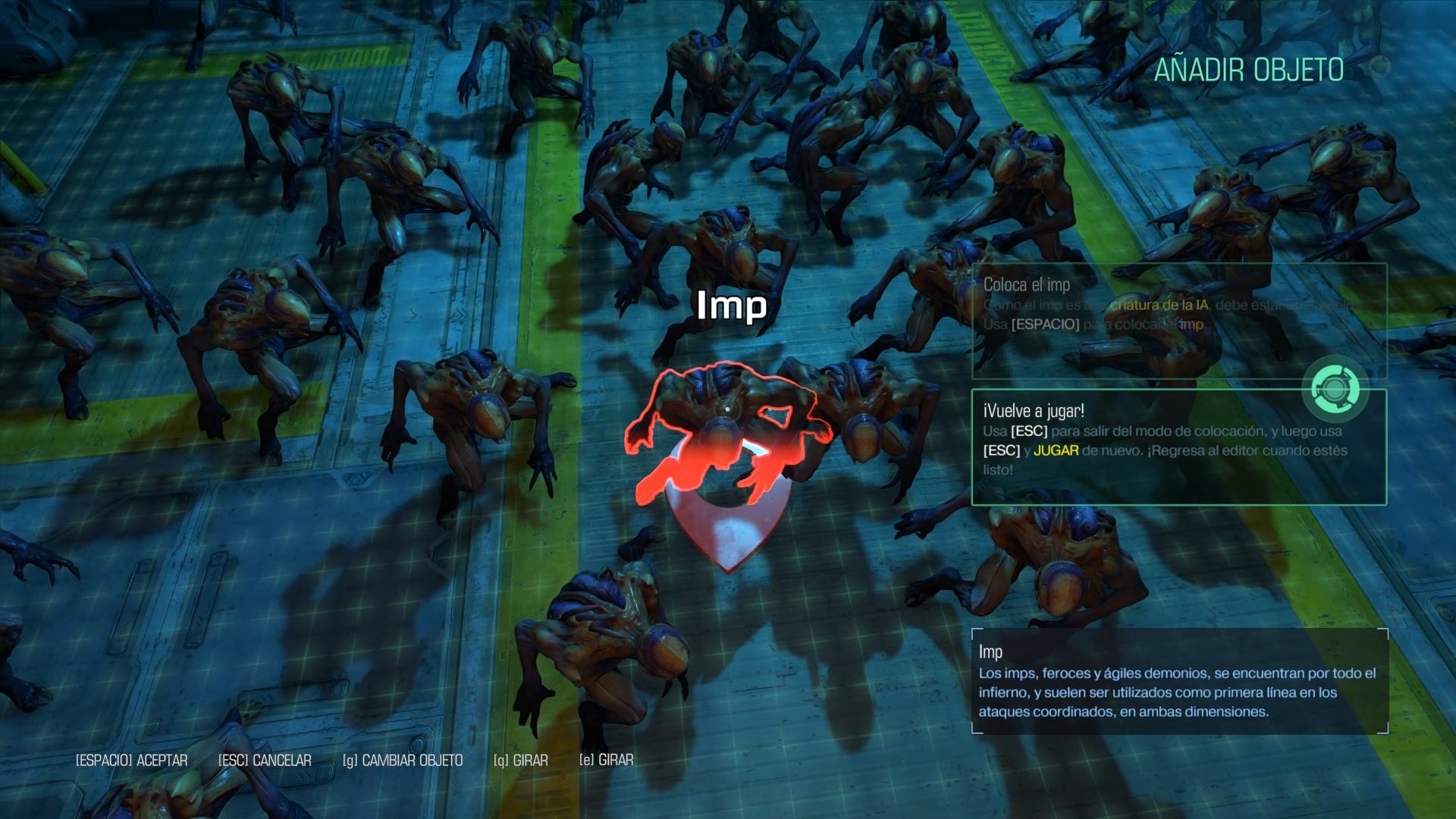Screen dimensions: 1456x819
Task: Select the Imp label above the marker
Action: point(731,306)
